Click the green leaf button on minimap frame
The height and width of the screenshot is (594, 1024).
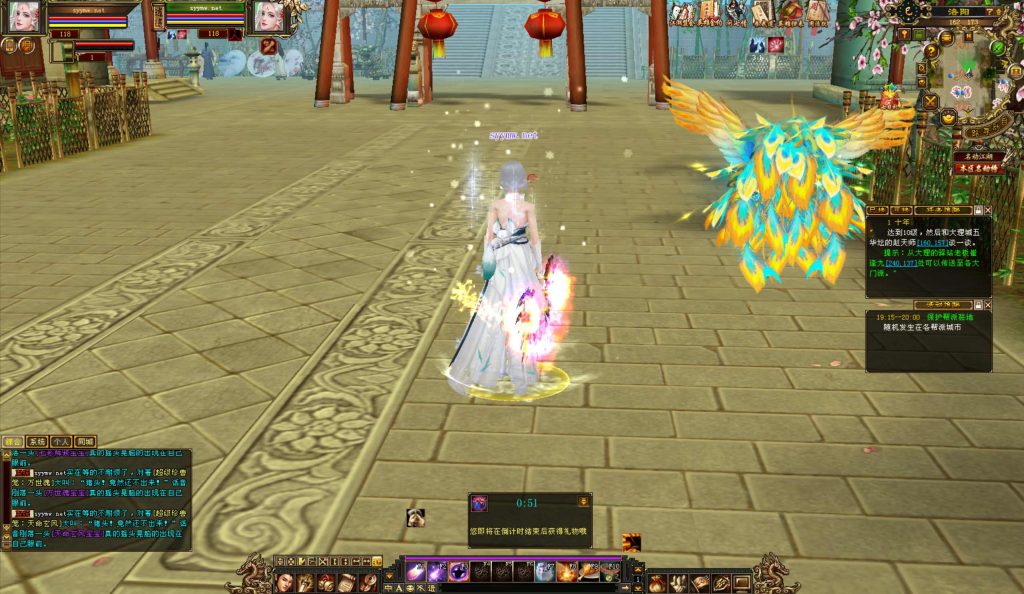[997, 48]
